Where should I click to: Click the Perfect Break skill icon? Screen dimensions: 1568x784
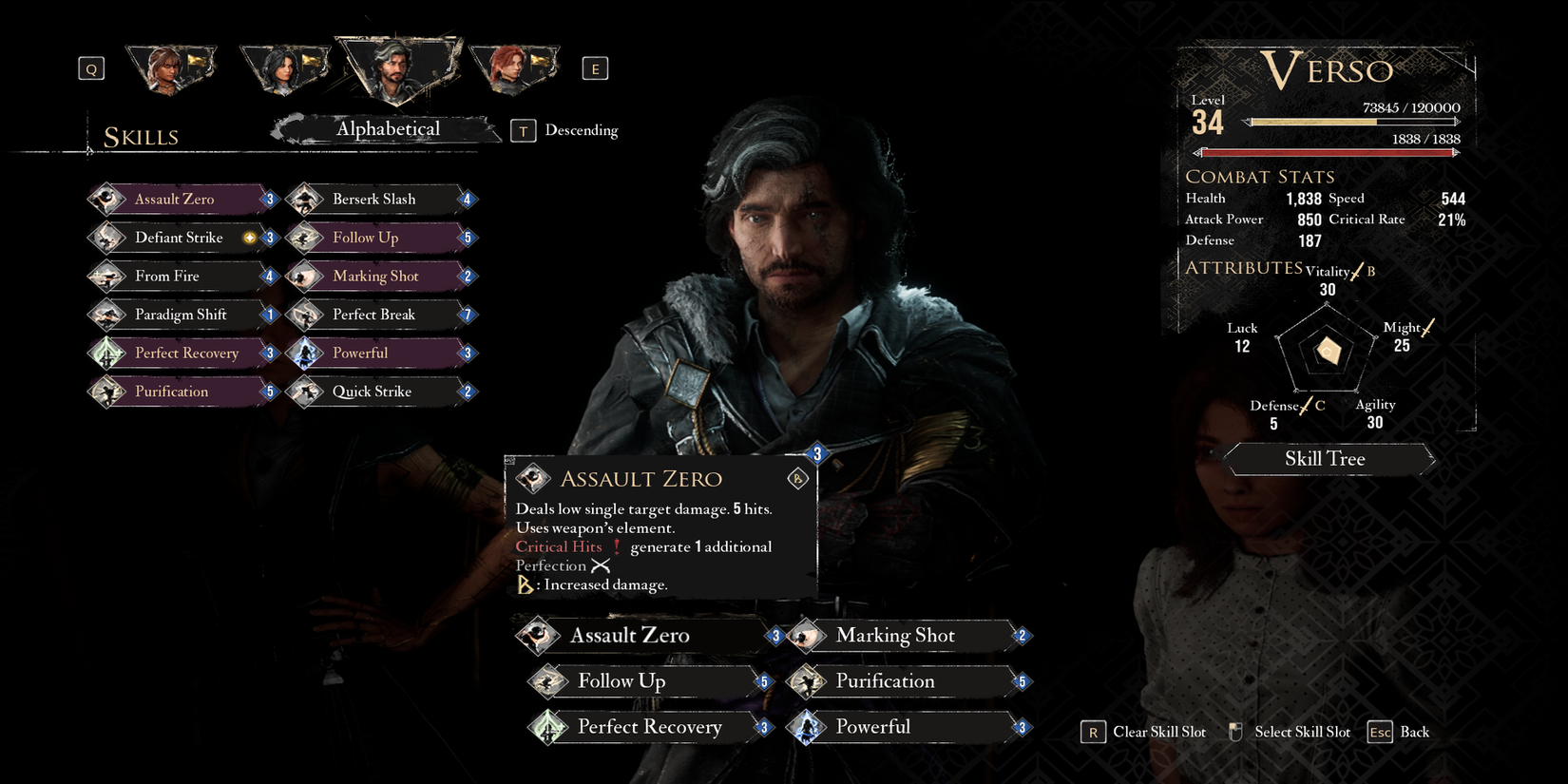305,315
